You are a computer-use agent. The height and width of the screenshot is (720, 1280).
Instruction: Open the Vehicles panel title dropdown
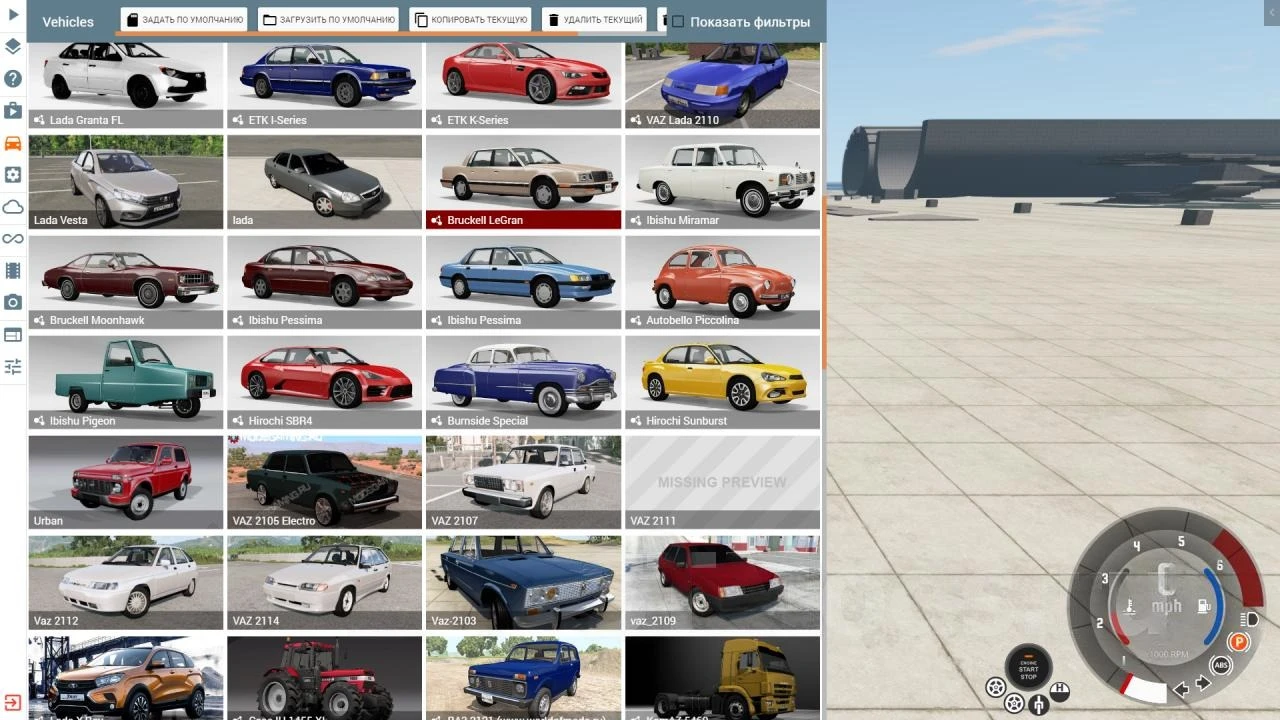coord(67,21)
